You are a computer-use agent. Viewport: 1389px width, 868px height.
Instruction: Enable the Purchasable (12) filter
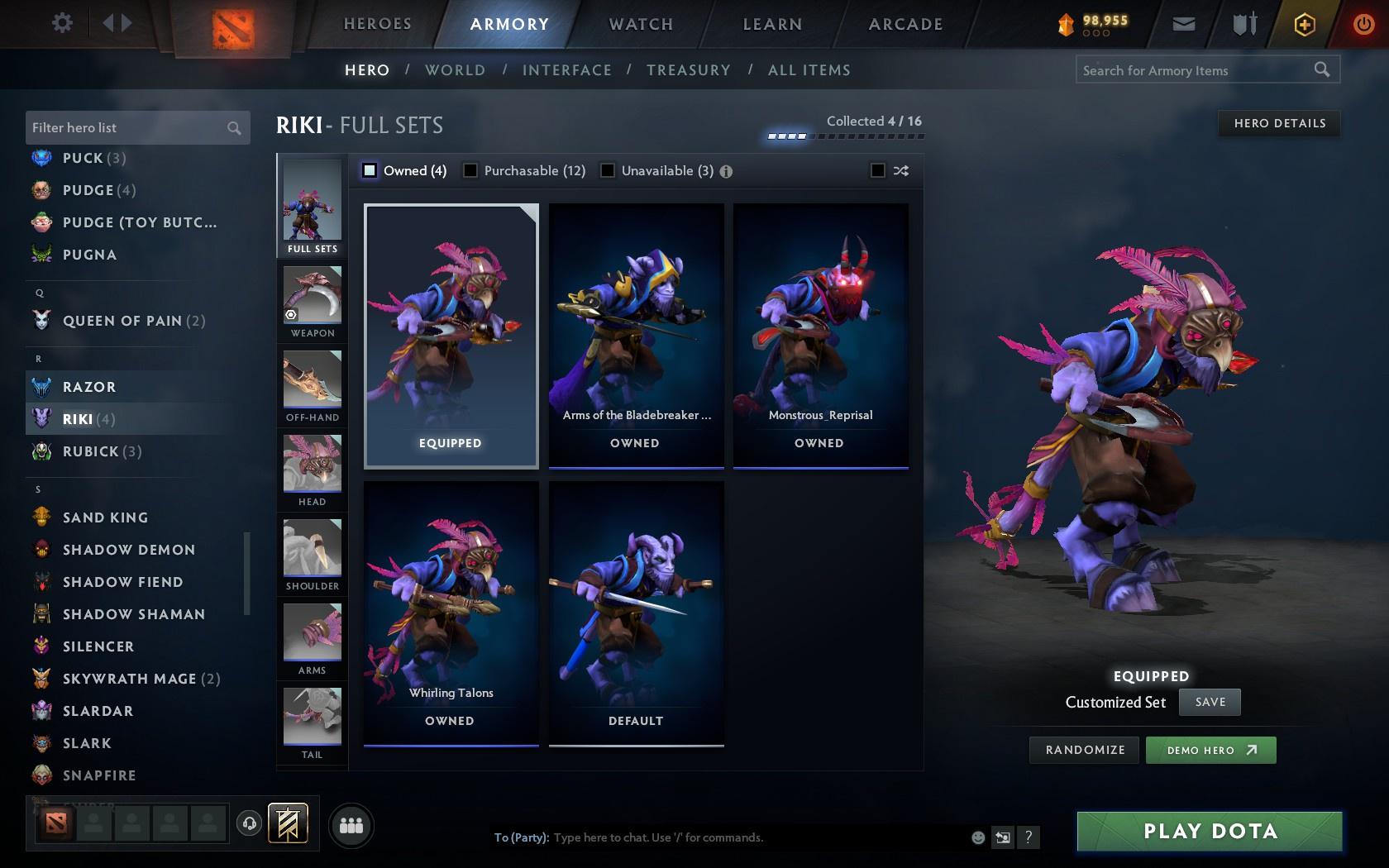click(471, 170)
